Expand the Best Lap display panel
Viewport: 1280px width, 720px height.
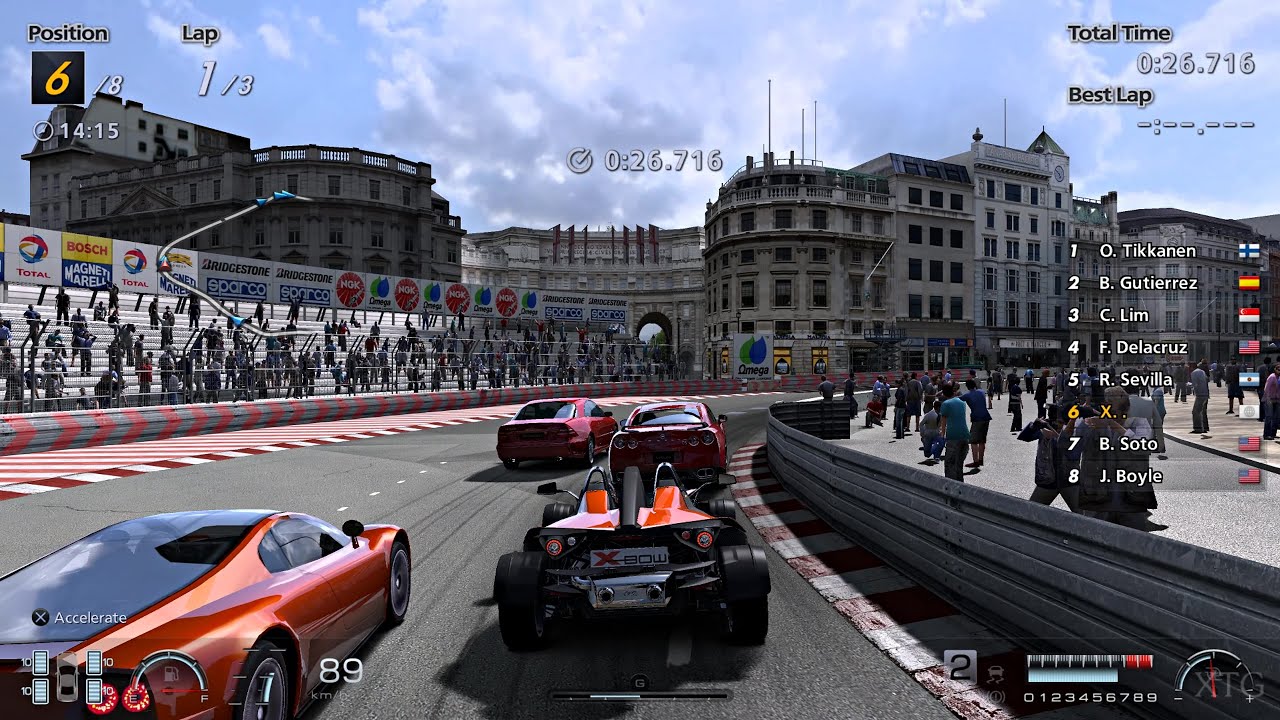point(1108,95)
